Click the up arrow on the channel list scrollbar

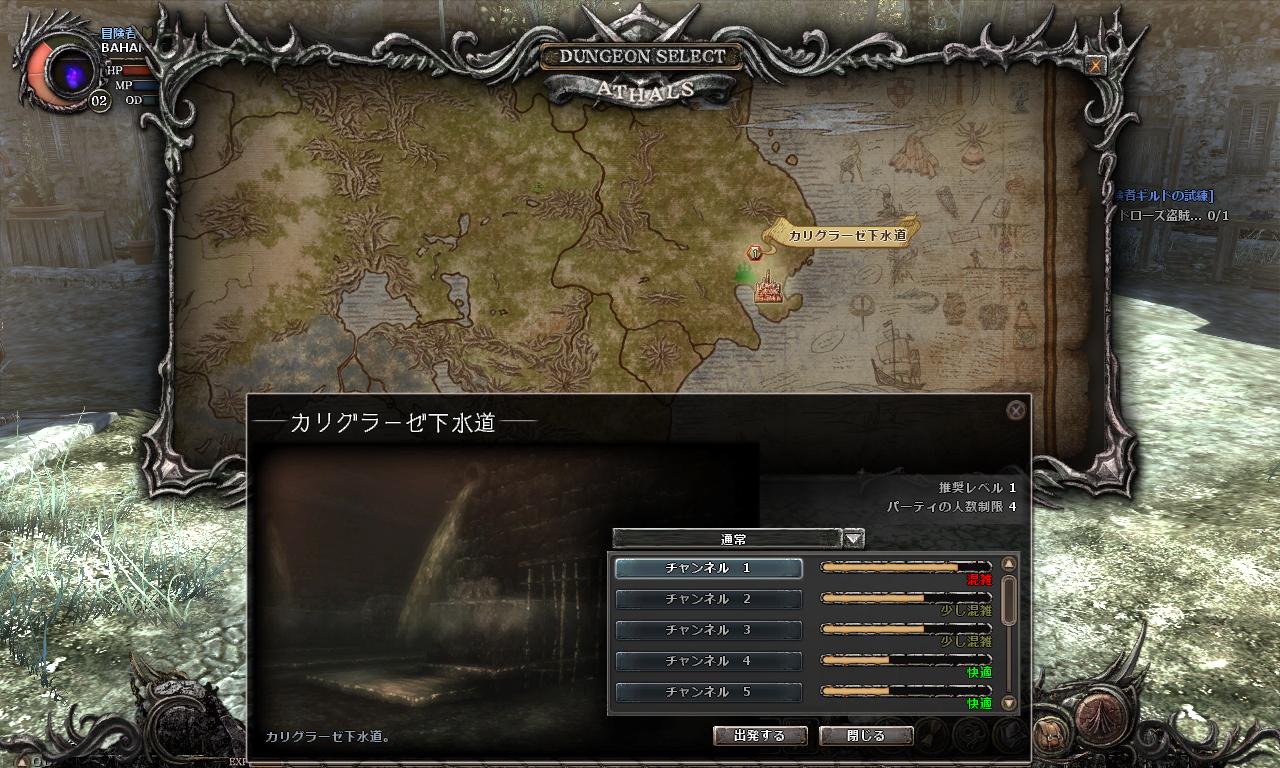click(x=1008, y=562)
